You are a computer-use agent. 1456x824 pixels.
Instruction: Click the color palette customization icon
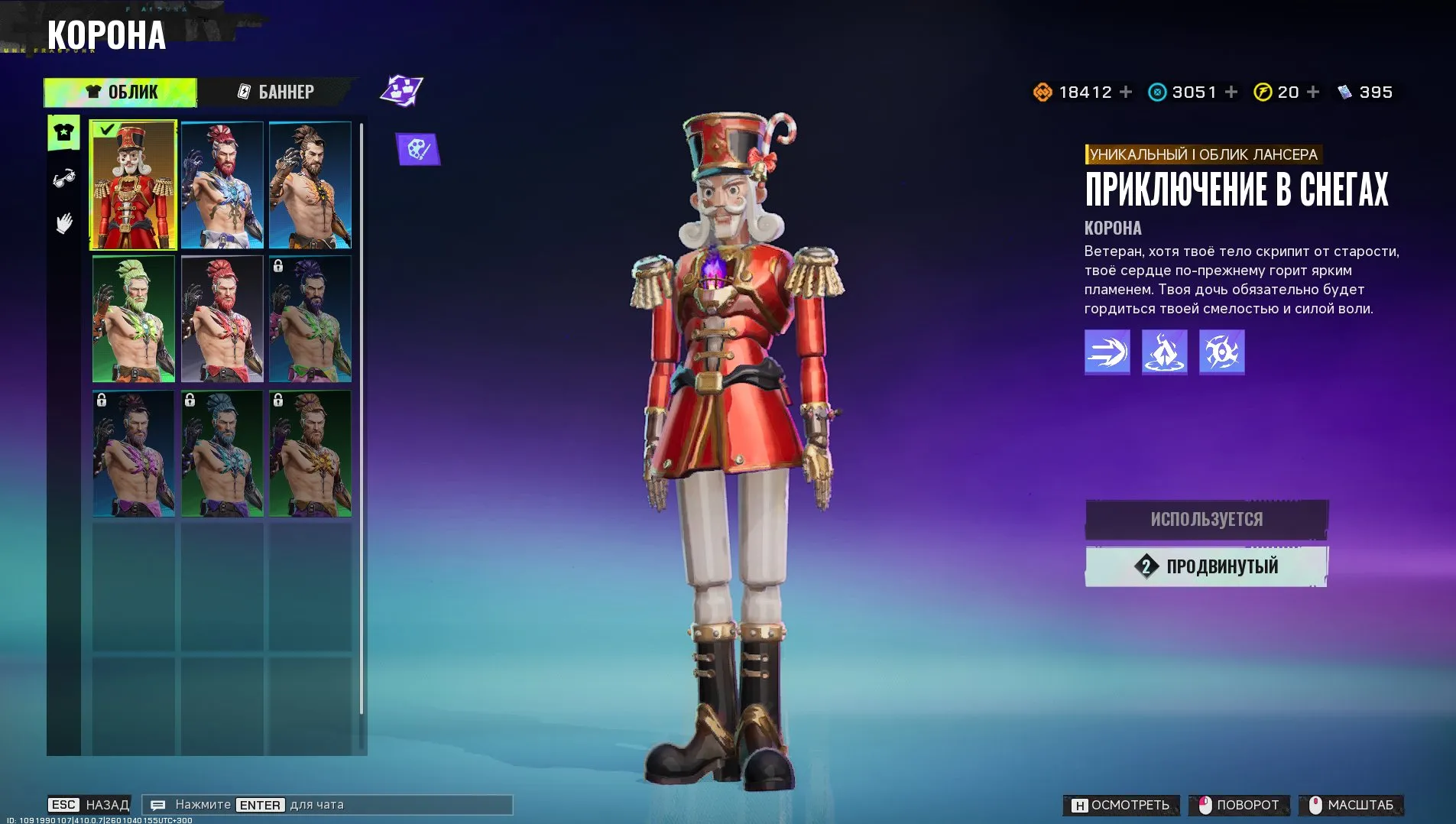[x=418, y=149]
